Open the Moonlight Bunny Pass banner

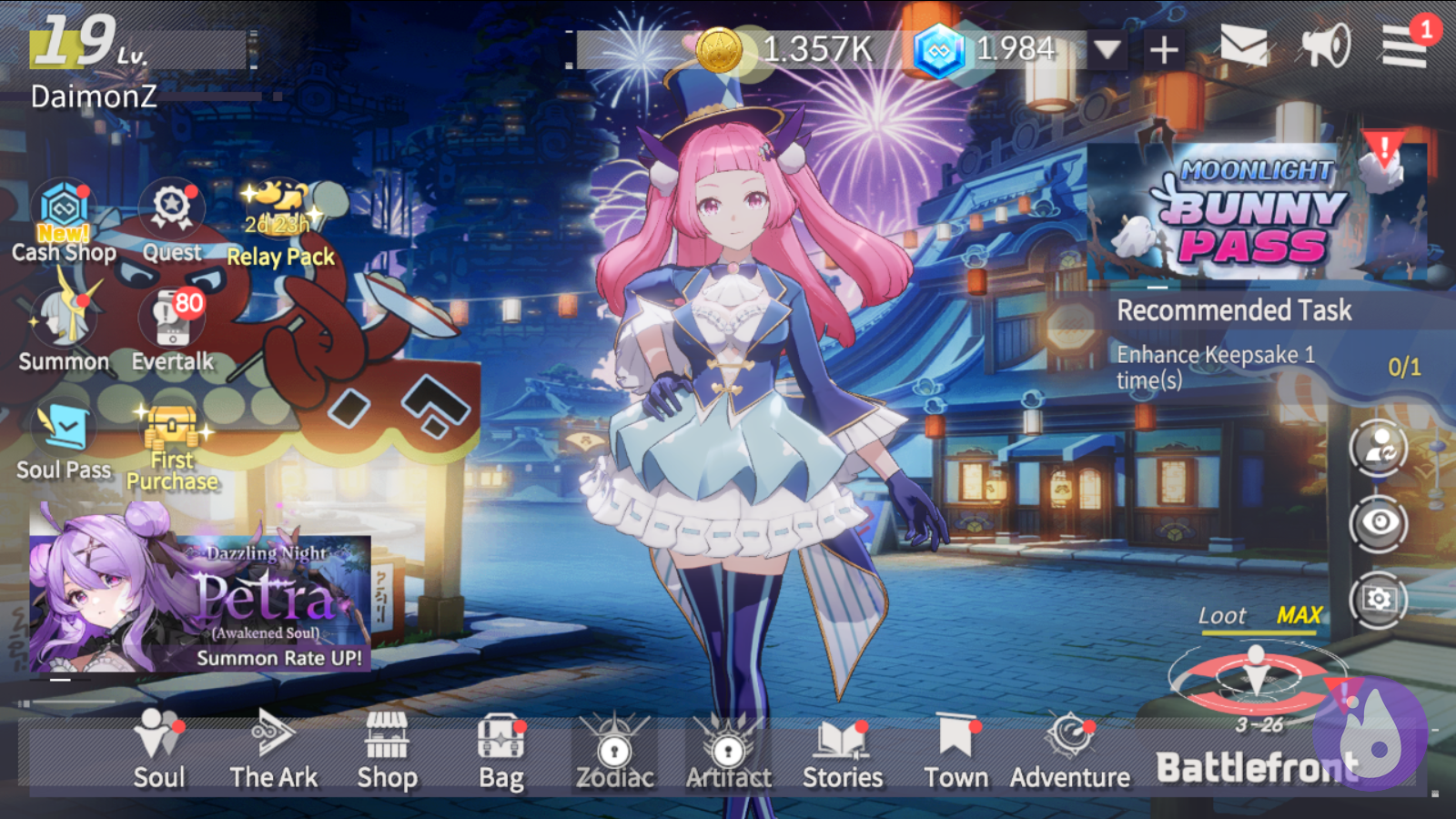coord(1256,211)
